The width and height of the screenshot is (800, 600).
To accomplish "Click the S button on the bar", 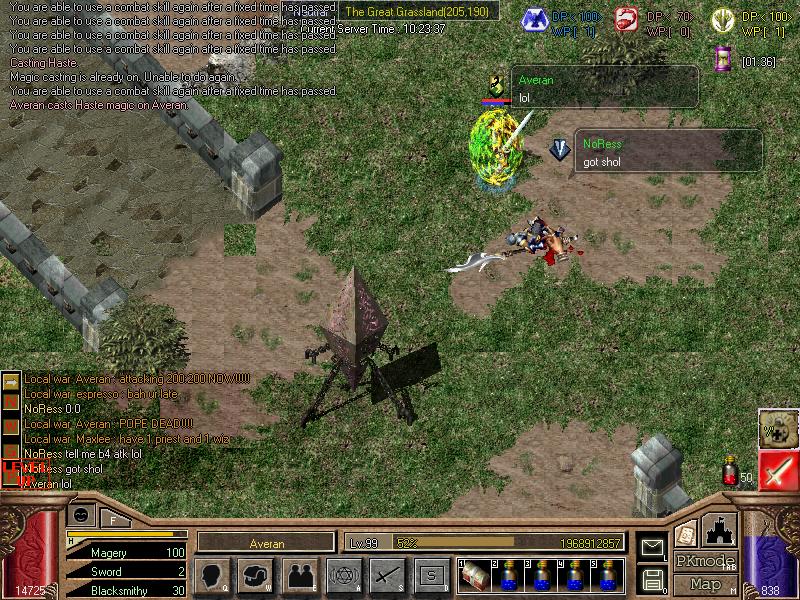I will [x=431, y=575].
